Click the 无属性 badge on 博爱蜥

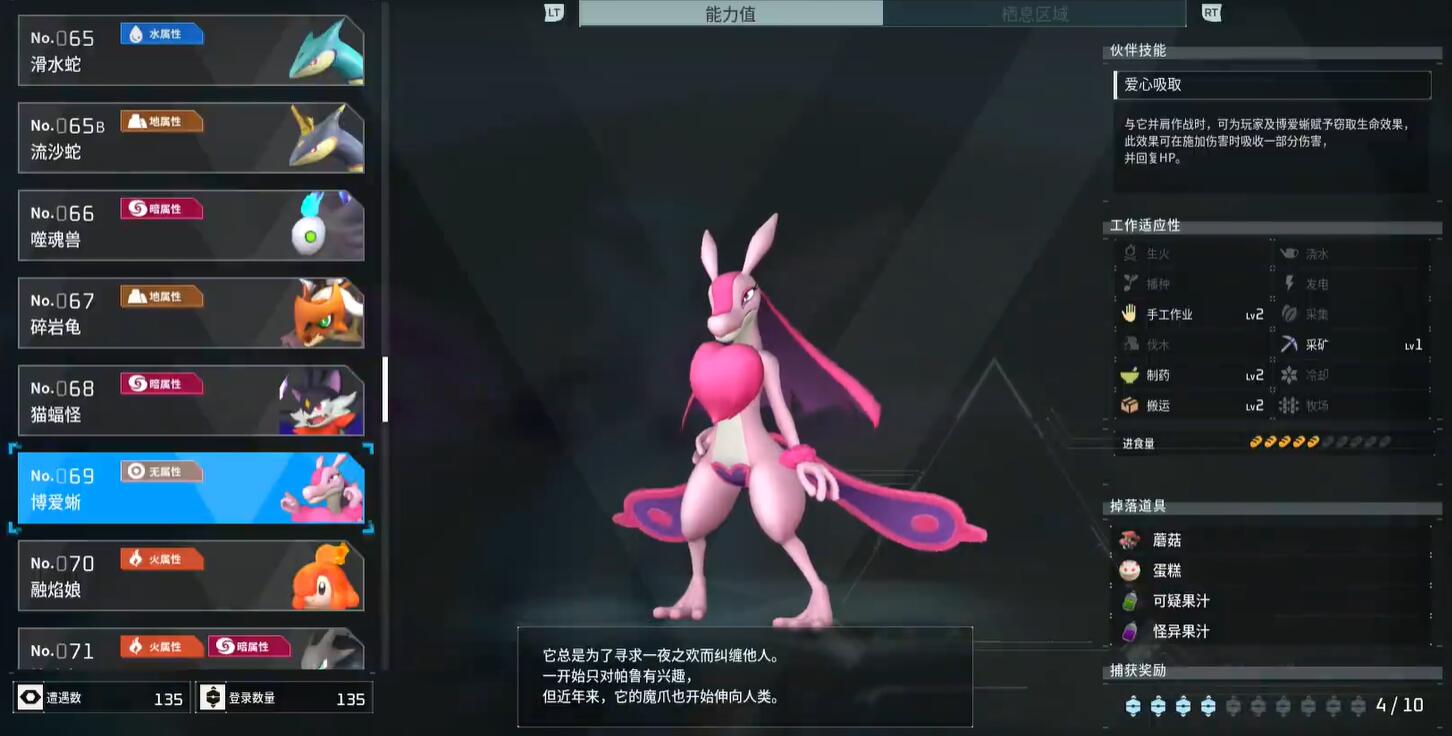[161, 470]
